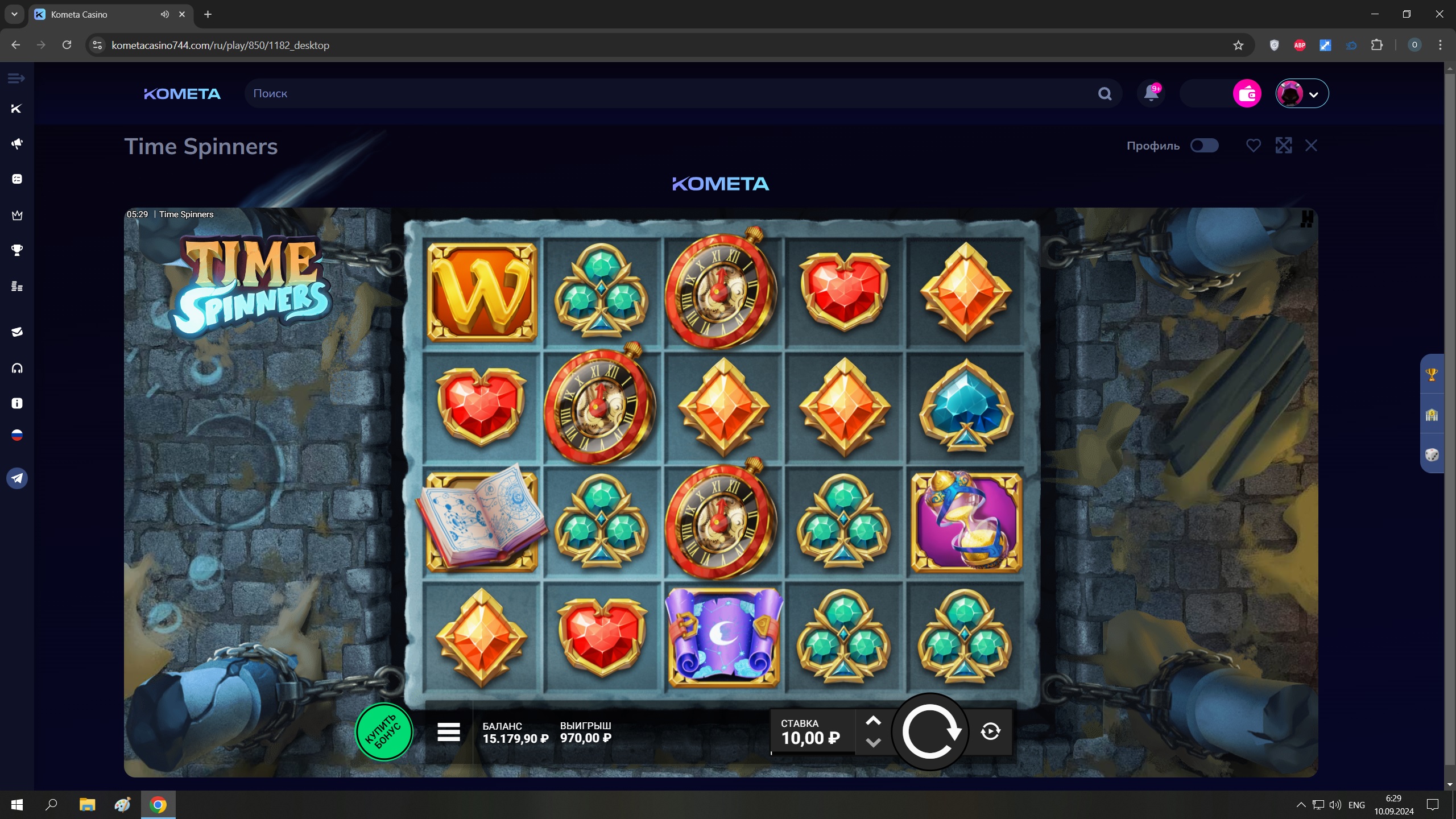Reload the page with the browser refresh button
This screenshot has width=1456, height=819.
tap(67, 45)
